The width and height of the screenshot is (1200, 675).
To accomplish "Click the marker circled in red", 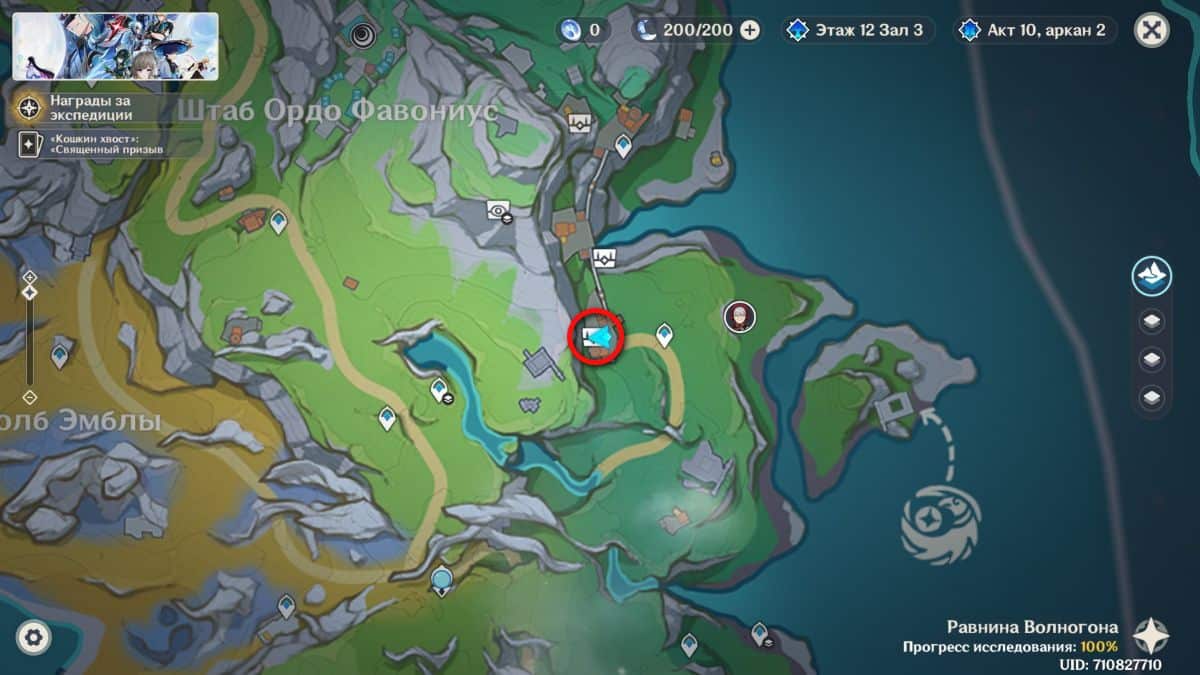I will tap(596, 338).
